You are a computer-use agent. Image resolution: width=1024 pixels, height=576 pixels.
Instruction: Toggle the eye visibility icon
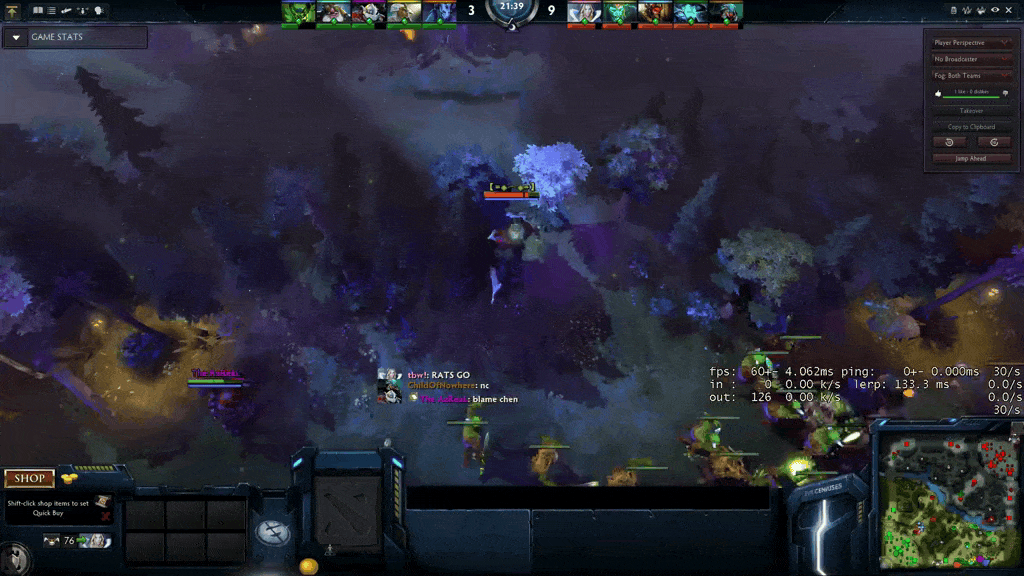tap(995, 10)
